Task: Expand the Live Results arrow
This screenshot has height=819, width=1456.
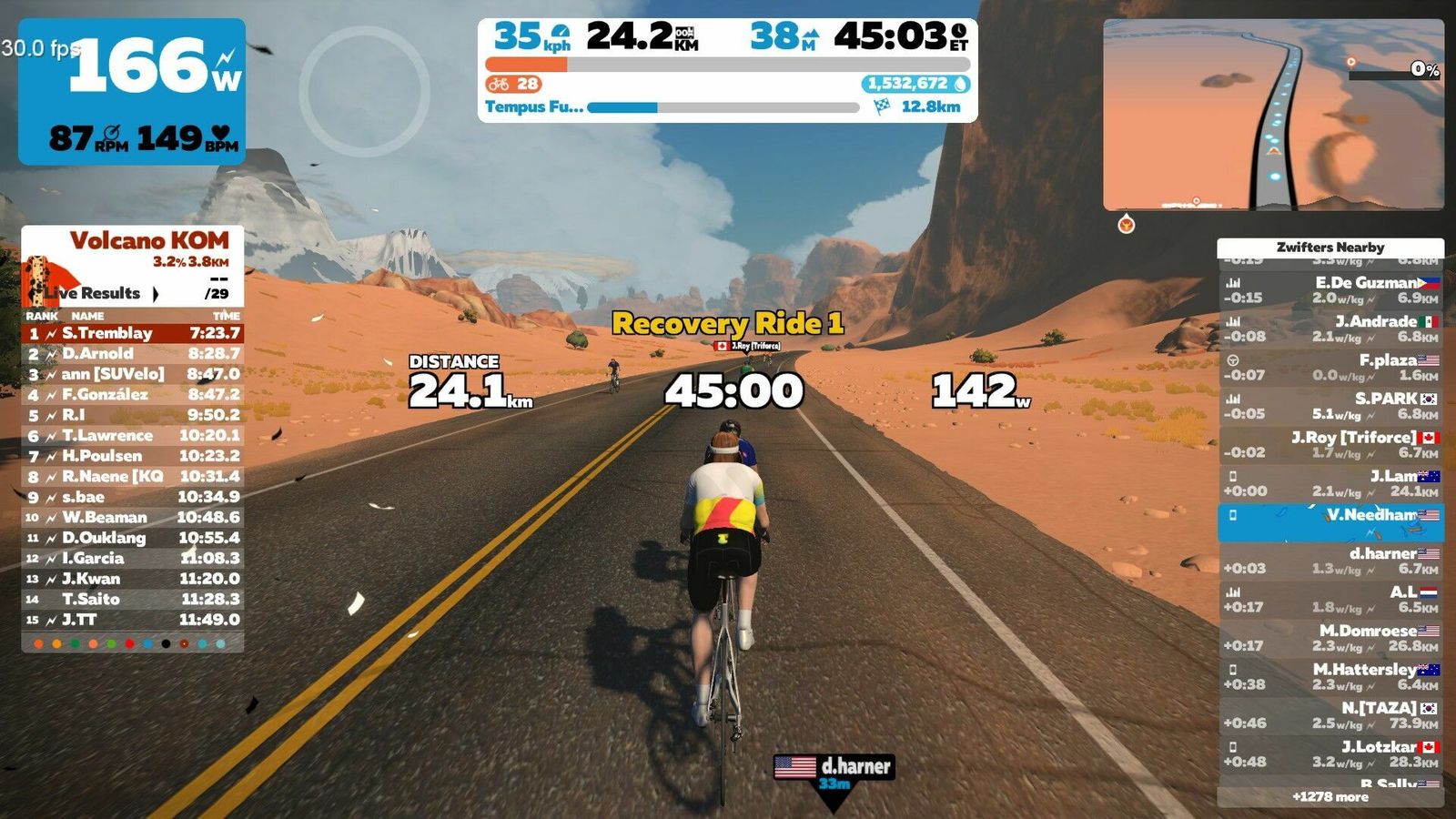Action: point(156,293)
